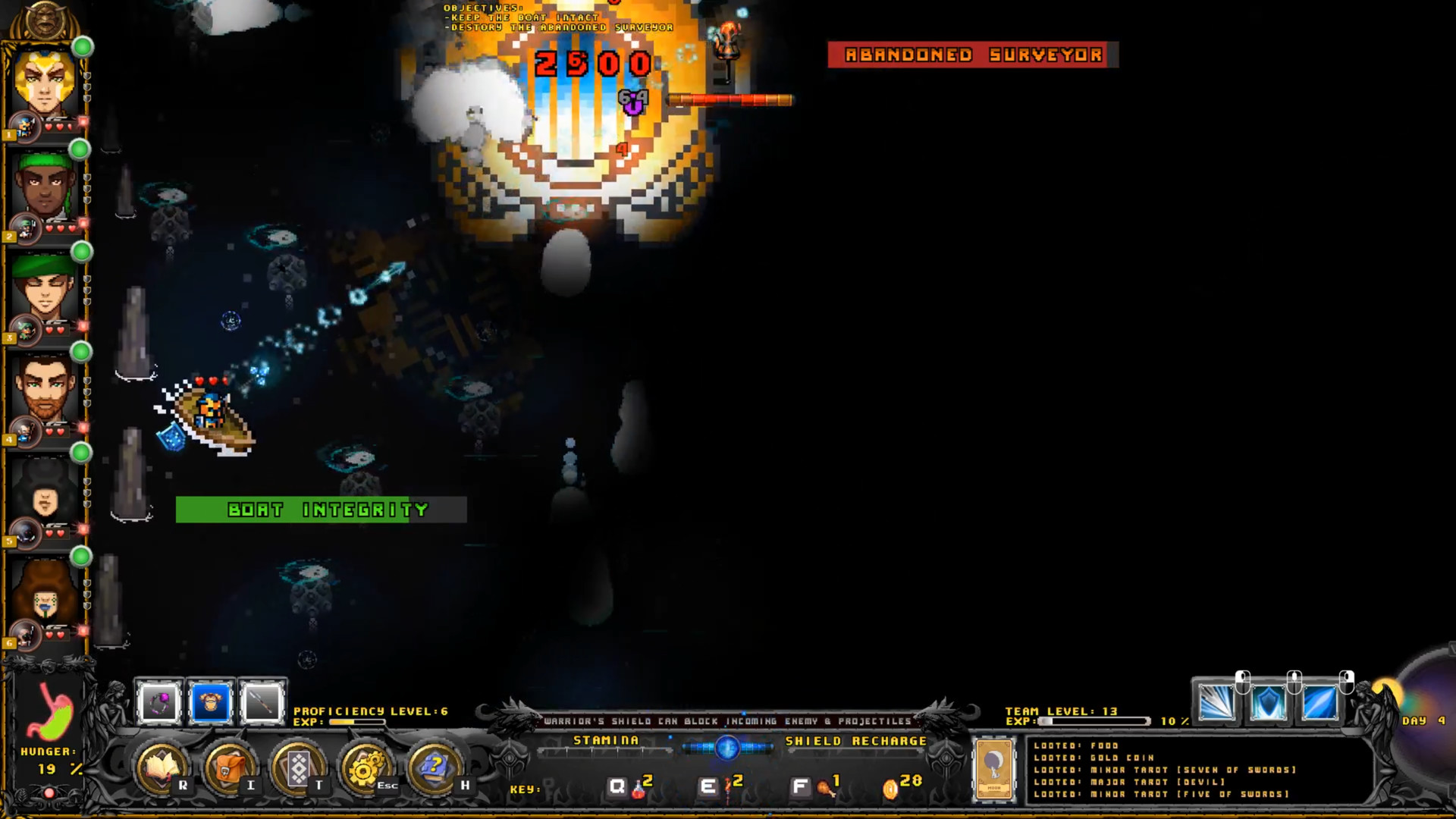The image size is (1456, 819).
Task: Activate the blue shield skill
Action: tap(1269, 703)
